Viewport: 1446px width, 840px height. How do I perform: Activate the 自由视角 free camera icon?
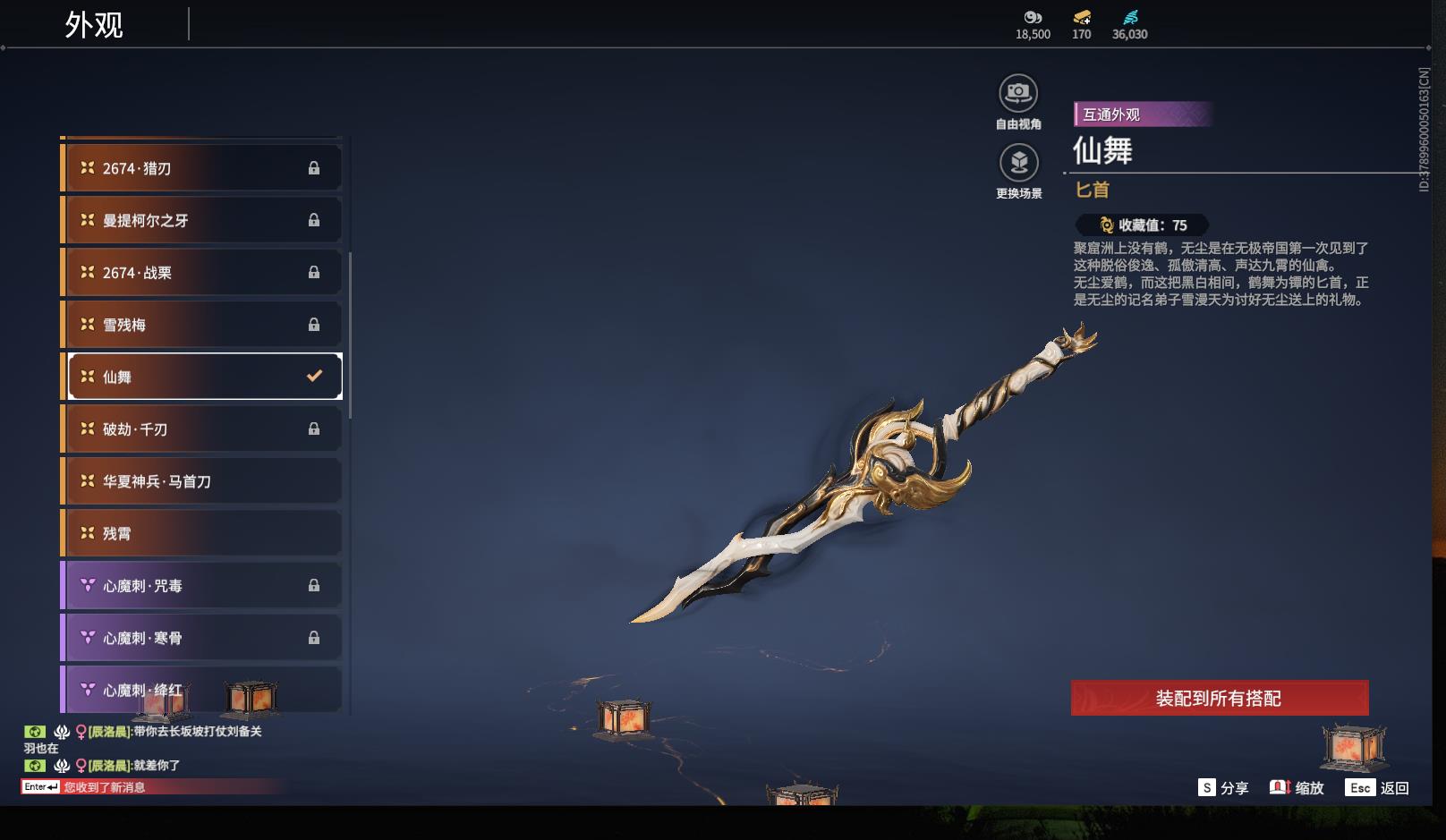tap(1018, 93)
